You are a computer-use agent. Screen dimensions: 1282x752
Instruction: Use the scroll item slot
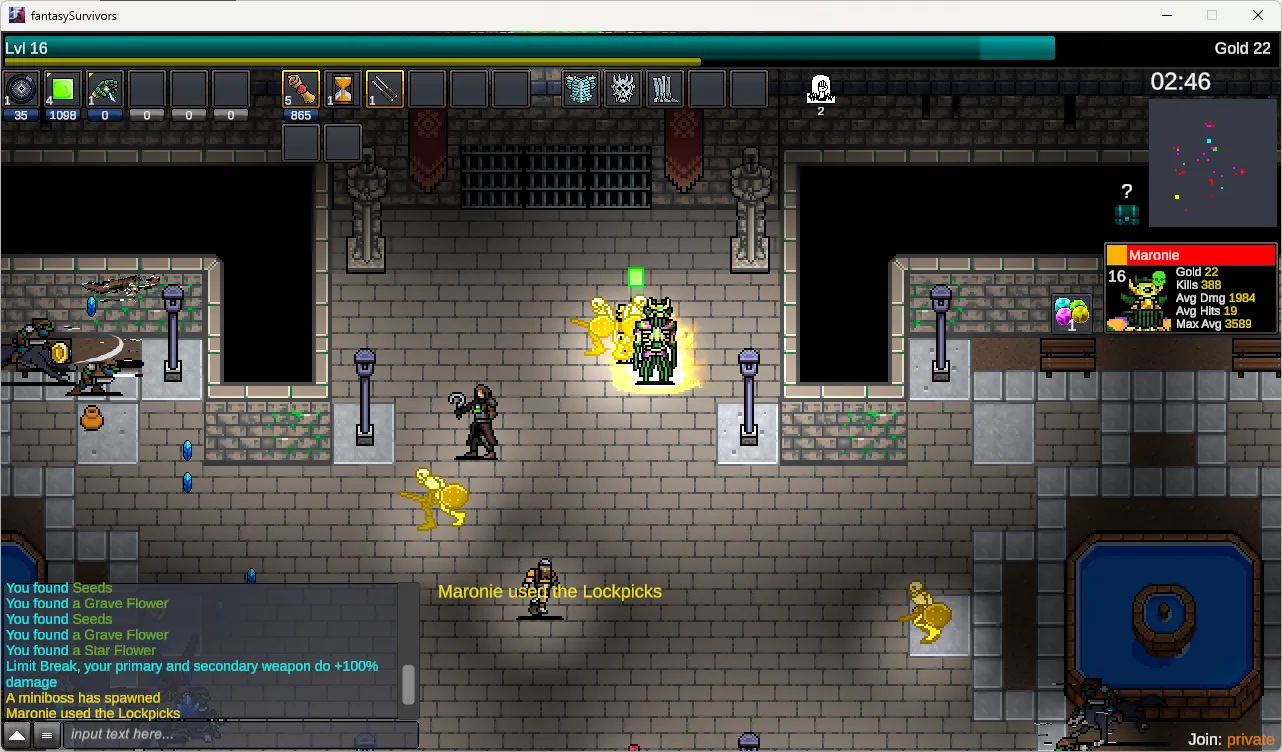(301, 89)
